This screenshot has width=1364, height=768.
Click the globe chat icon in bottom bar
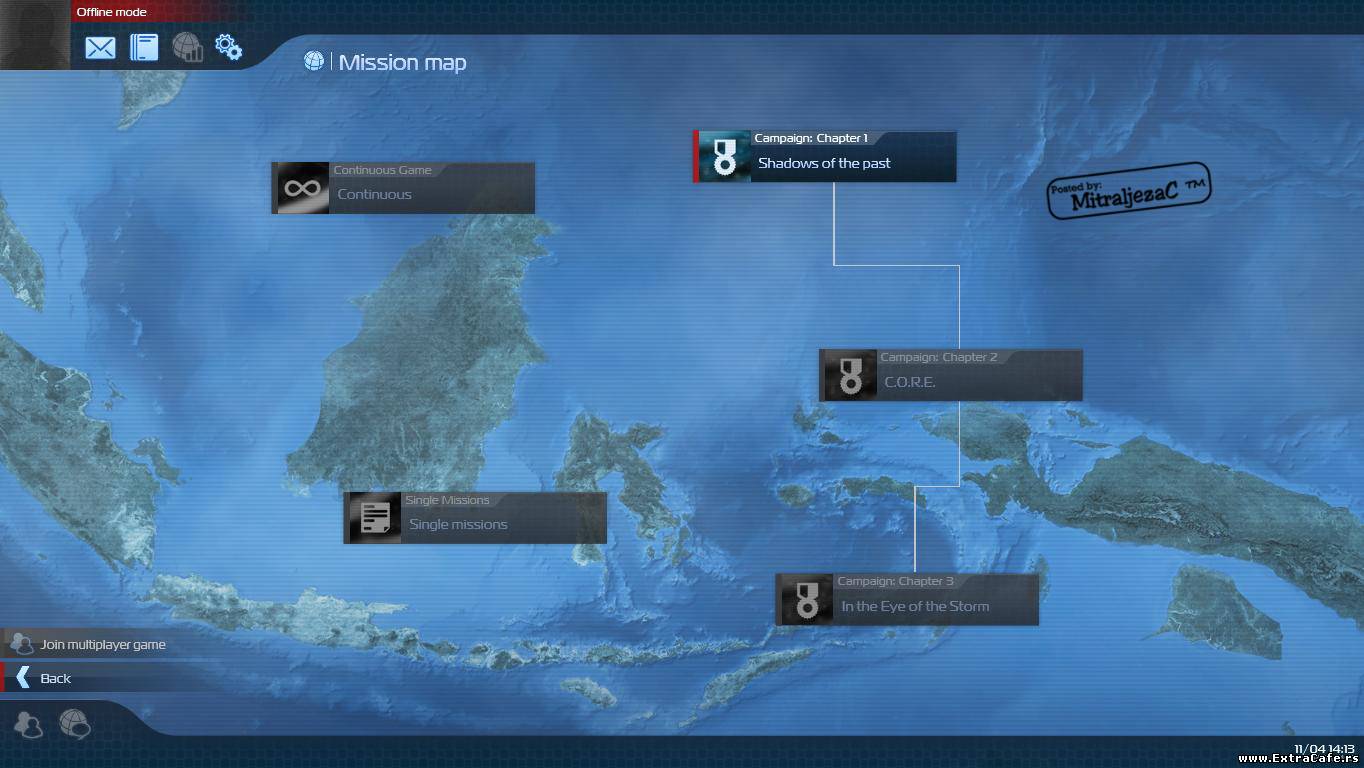point(74,723)
